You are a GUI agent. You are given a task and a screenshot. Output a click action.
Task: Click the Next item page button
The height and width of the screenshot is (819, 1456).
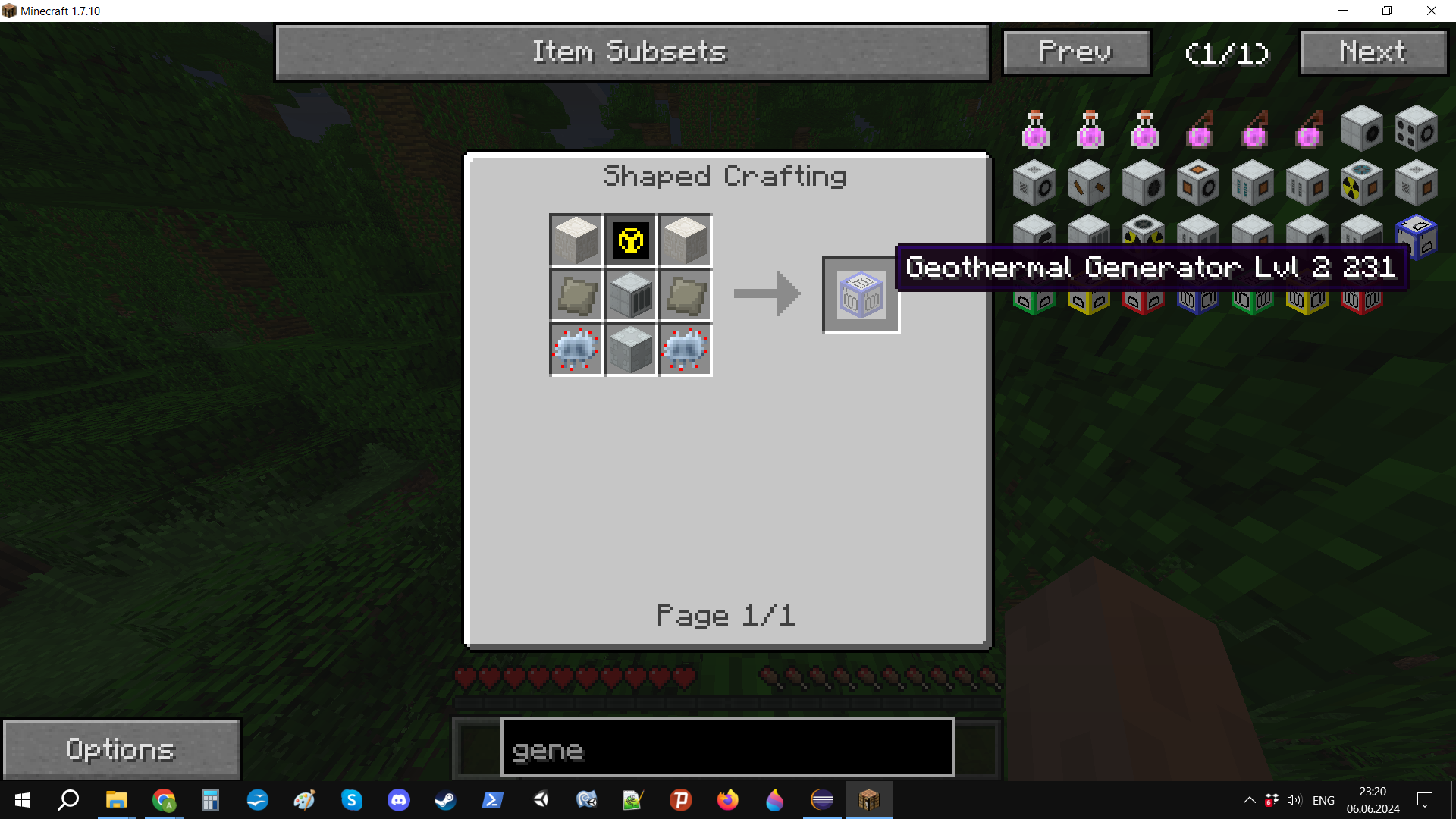[1373, 52]
